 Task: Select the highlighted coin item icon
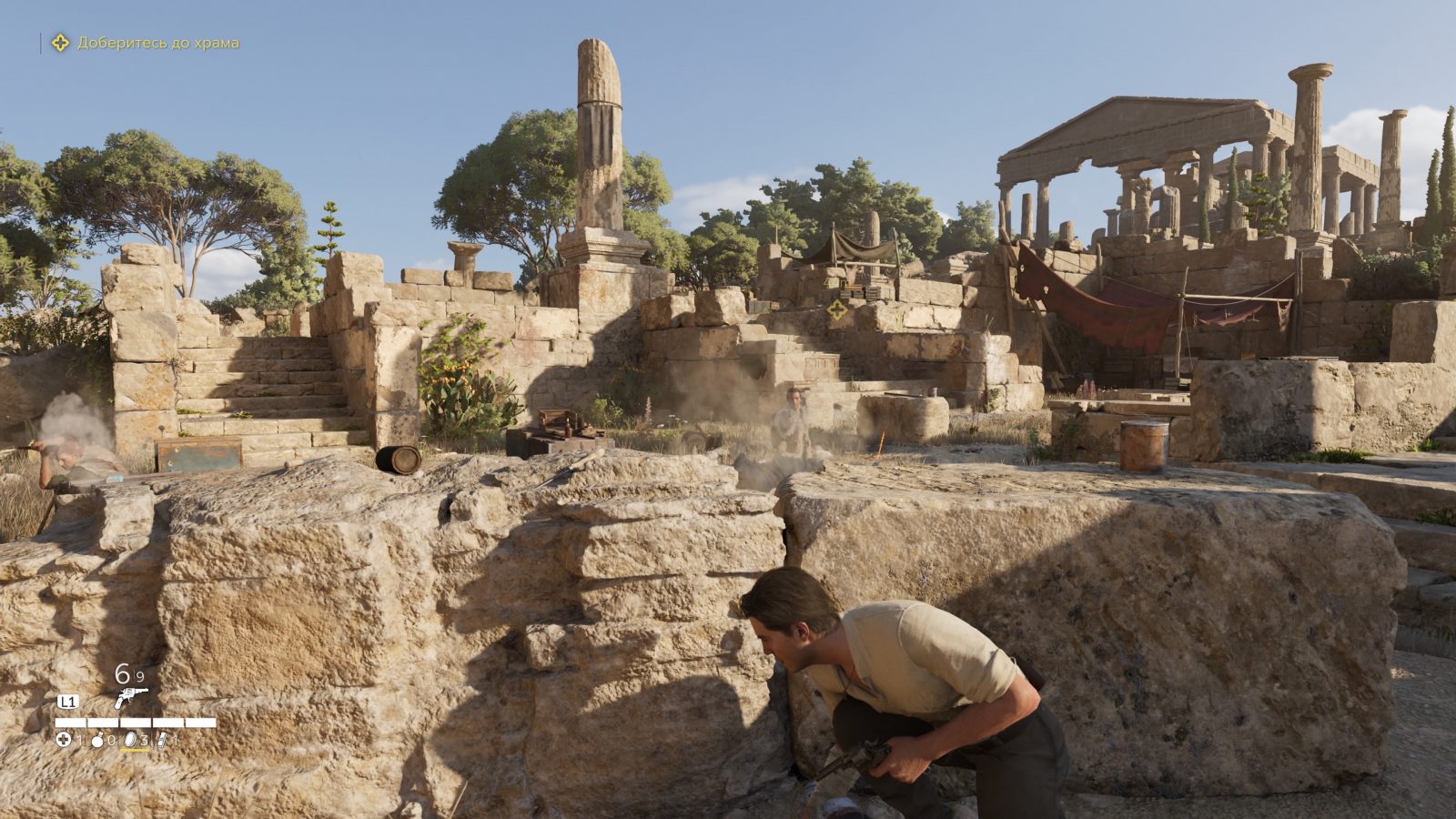(x=130, y=740)
